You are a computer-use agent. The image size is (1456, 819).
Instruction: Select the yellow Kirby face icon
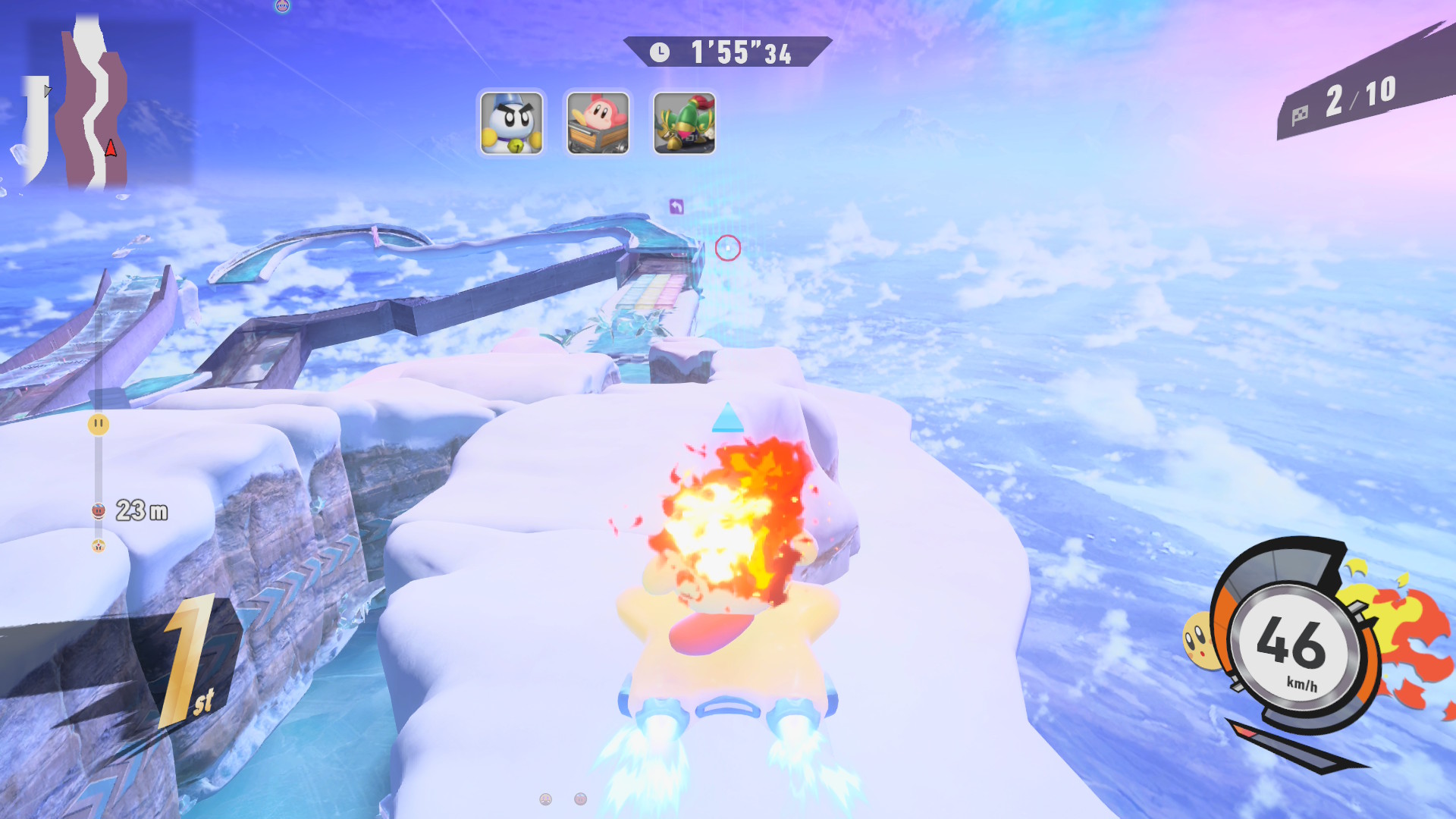coord(1198,641)
